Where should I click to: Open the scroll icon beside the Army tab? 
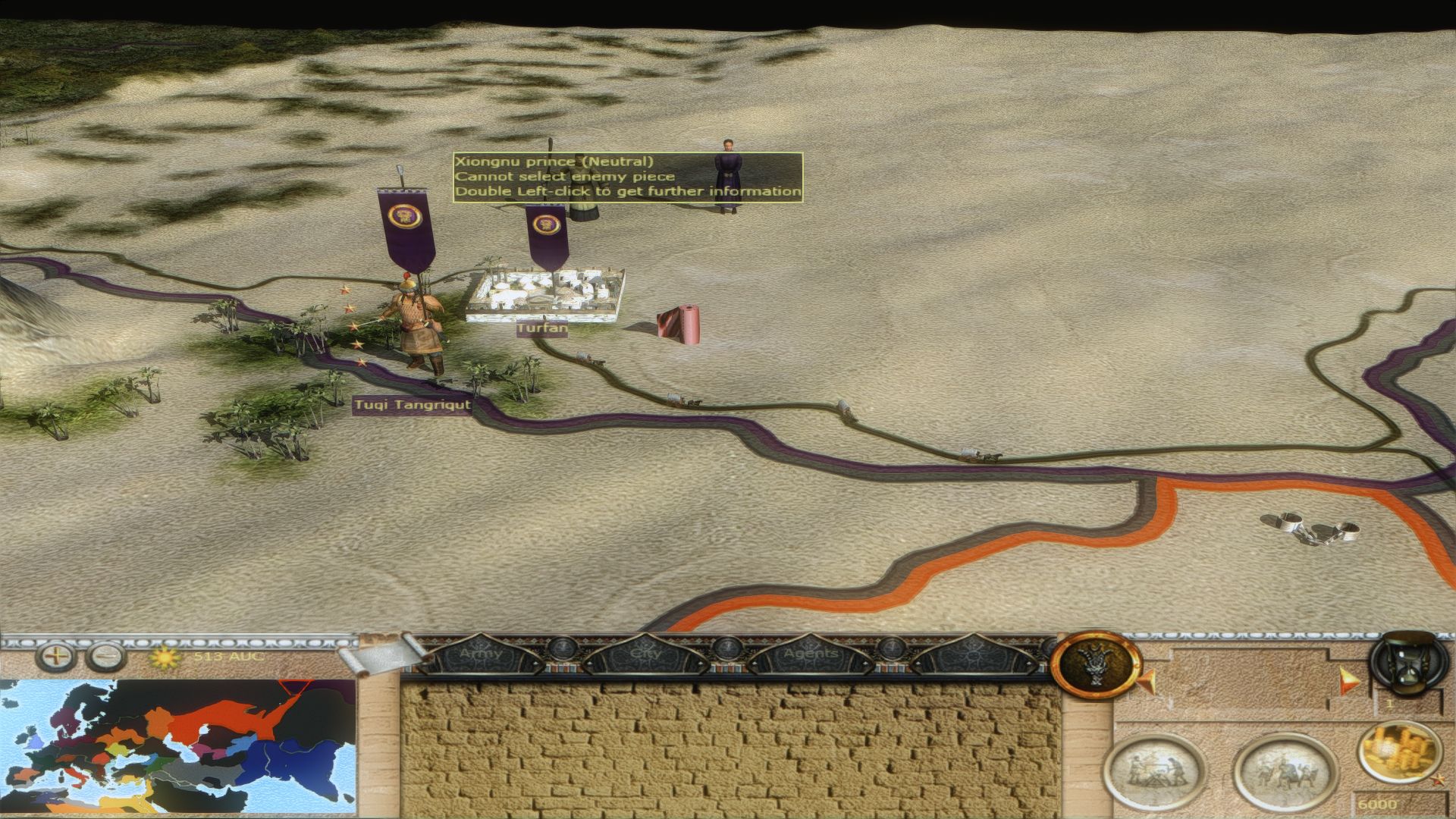pyautogui.click(x=378, y=655)
